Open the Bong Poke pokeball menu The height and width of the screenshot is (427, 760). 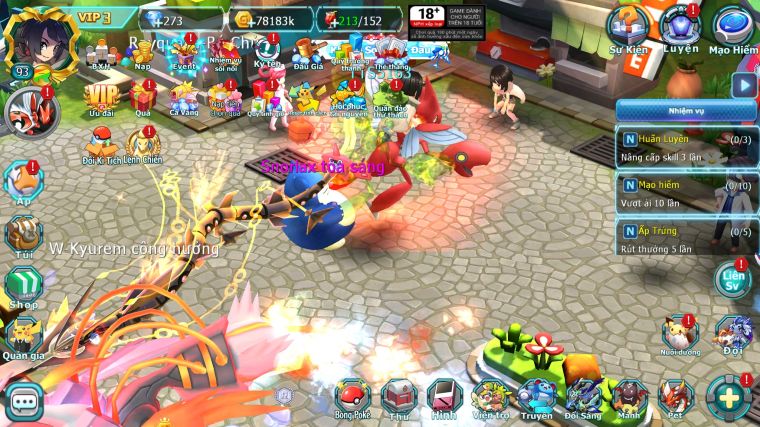pyautogui.click(x=352, y=396)
